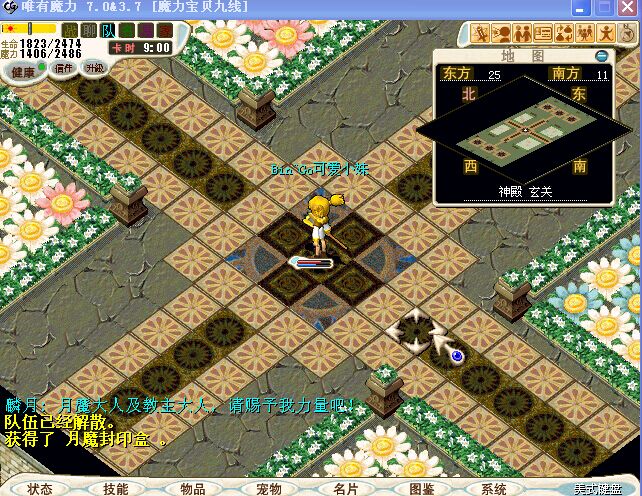Image resolution: width=642 pixels, height=496 pixels.
Task: Open the 技能 skills menu
Action: click(x=116, y=489)
